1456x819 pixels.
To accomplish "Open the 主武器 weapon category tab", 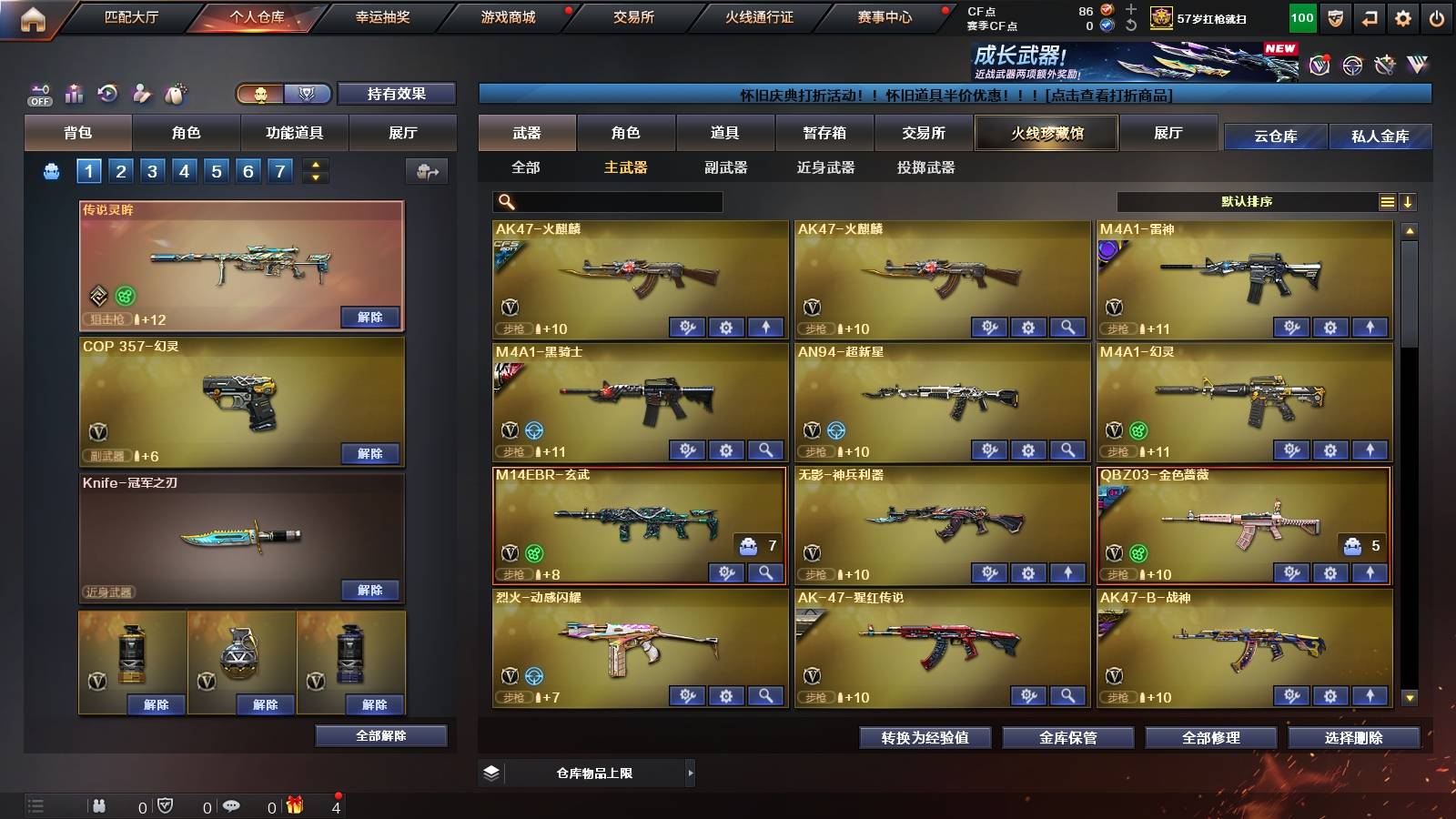I will pyautogui.click(x=624, y=167).
